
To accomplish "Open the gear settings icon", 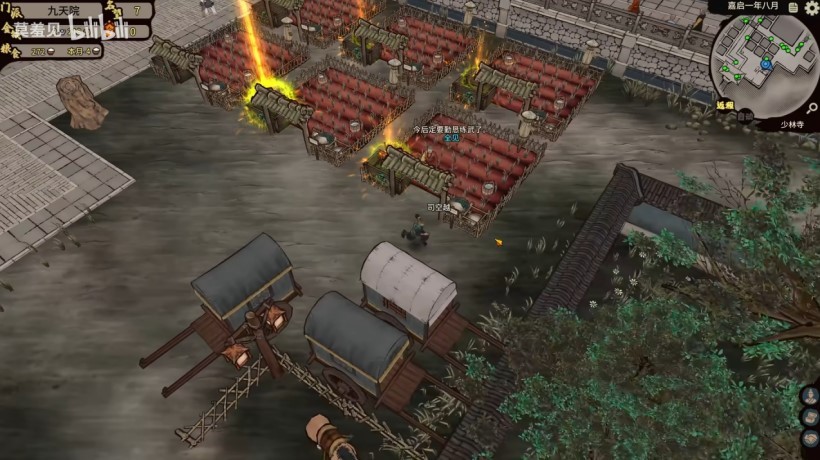I will pyautogui.click(x=810, y=8).
